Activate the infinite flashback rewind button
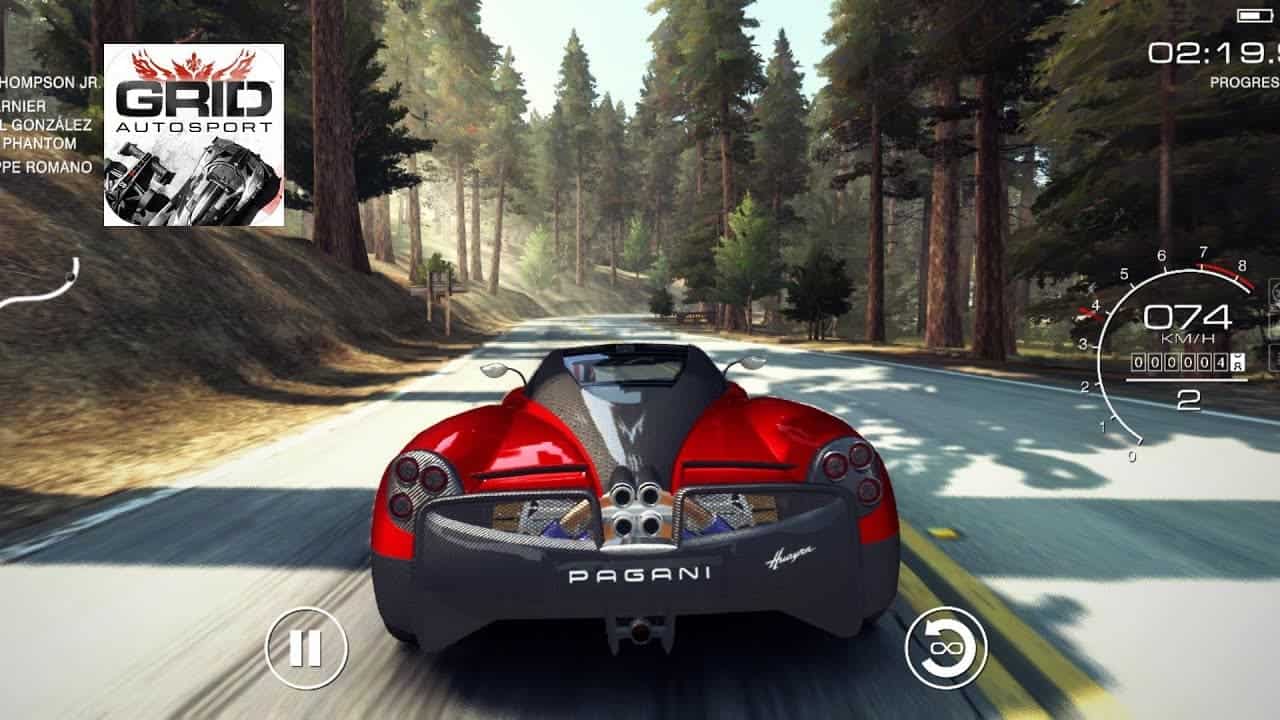 pyautogui.click(x=945, y=648)
